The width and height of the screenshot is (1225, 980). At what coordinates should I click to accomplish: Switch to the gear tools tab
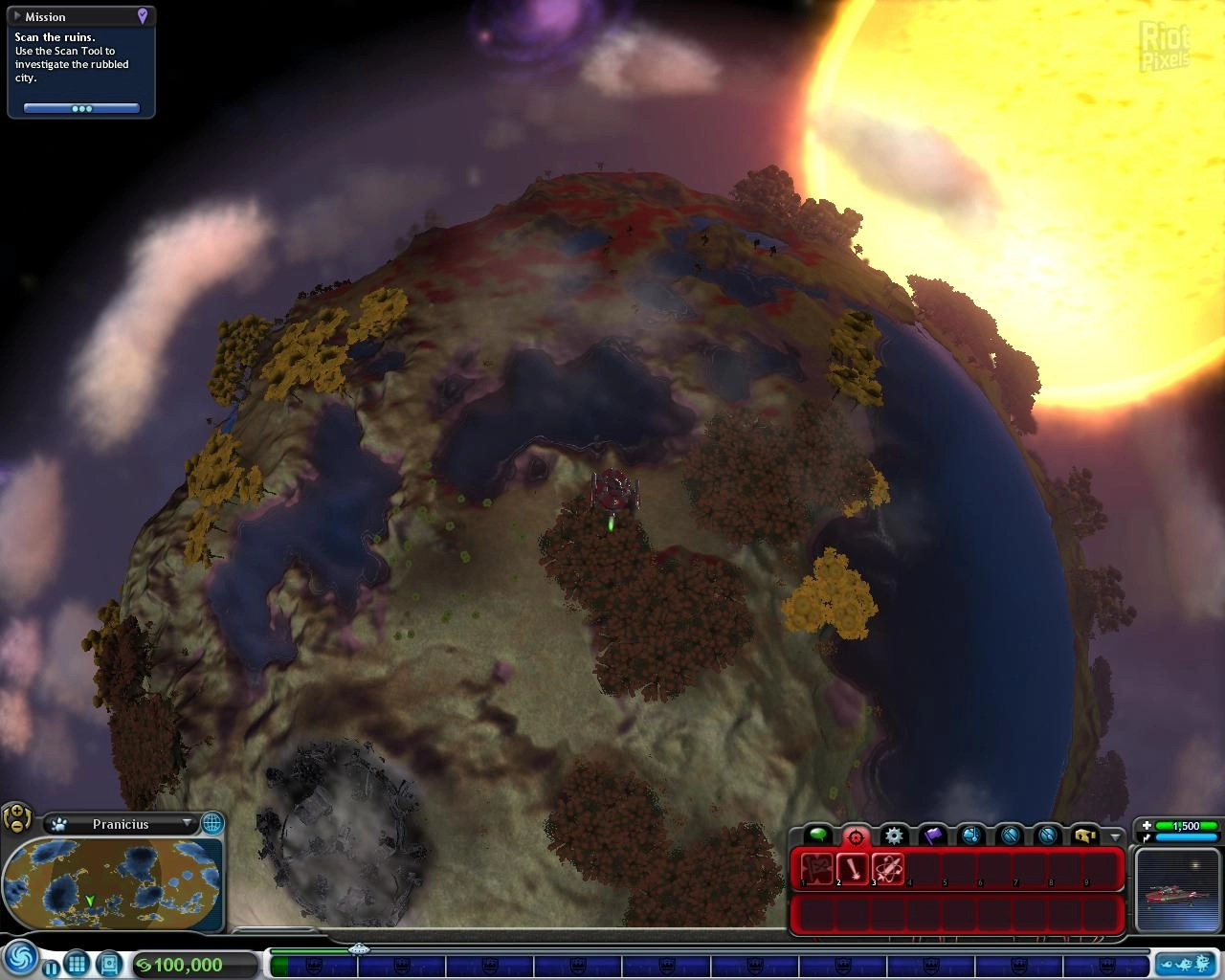point(894,835)
